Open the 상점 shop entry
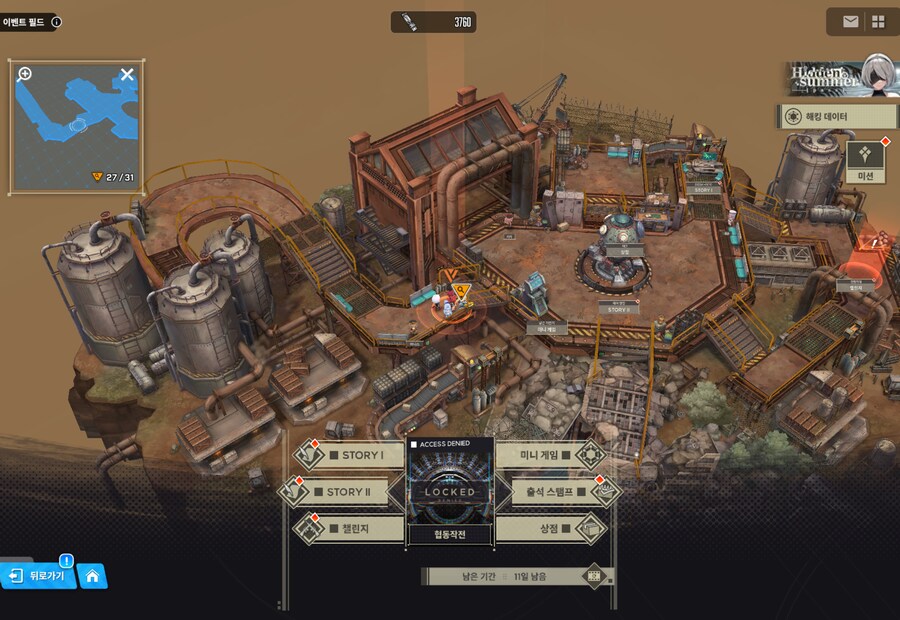900x620 pixels. click(x=550, y=528)
